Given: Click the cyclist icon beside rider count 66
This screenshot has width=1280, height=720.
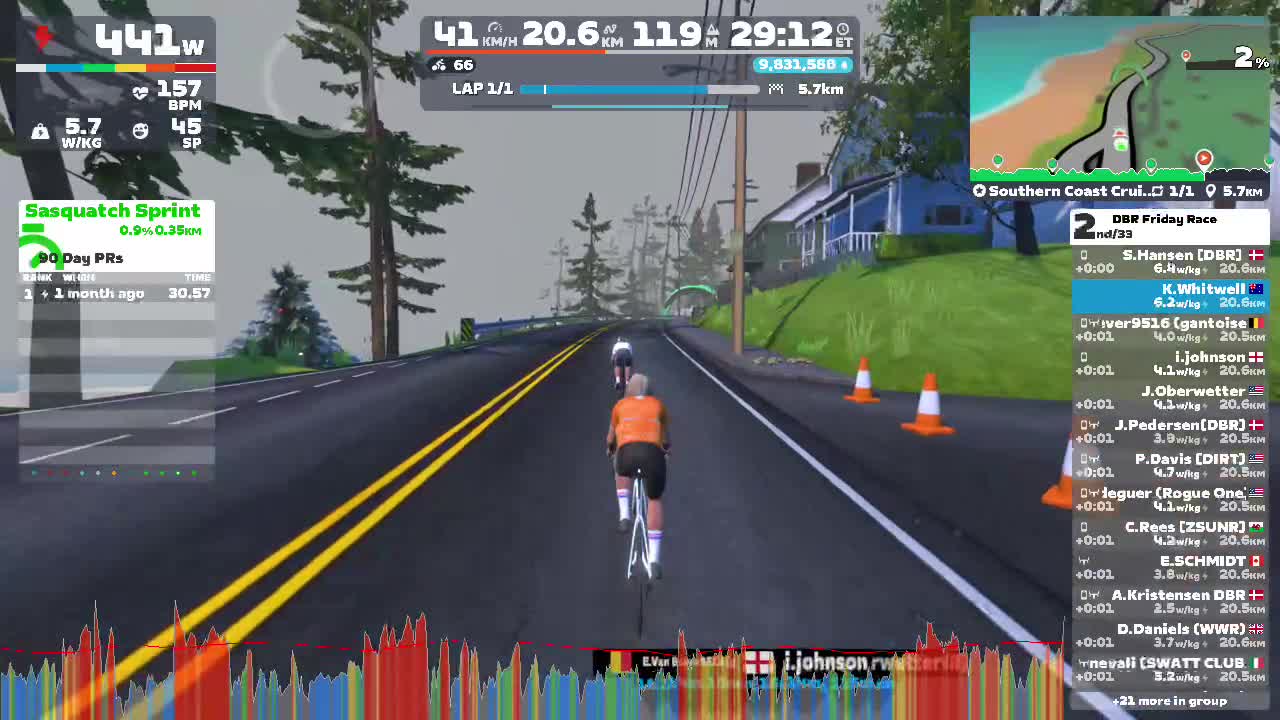Looking at the screenshot, I should (438, 65).
